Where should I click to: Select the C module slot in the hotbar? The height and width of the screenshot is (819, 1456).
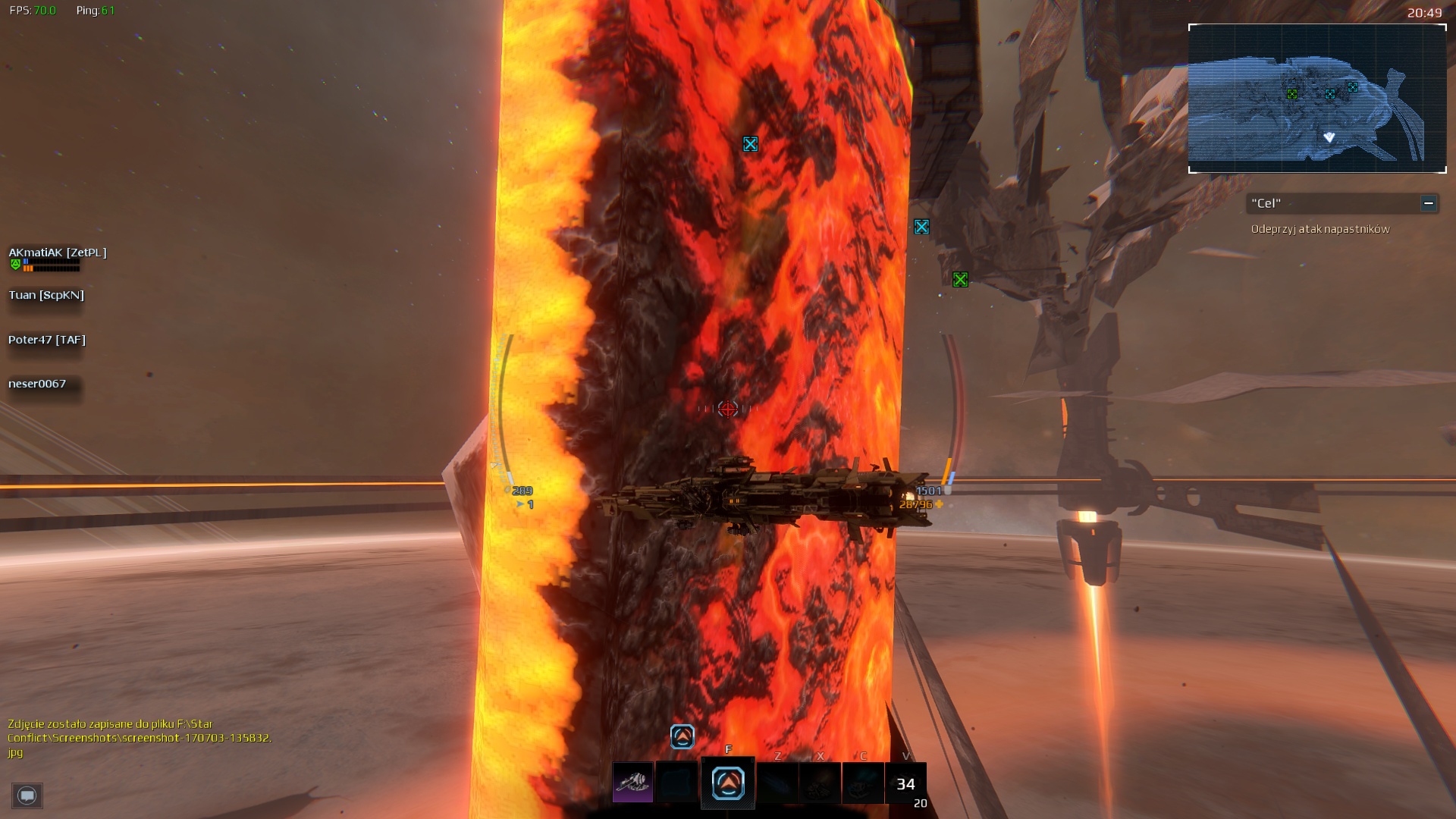coord(863,783)
